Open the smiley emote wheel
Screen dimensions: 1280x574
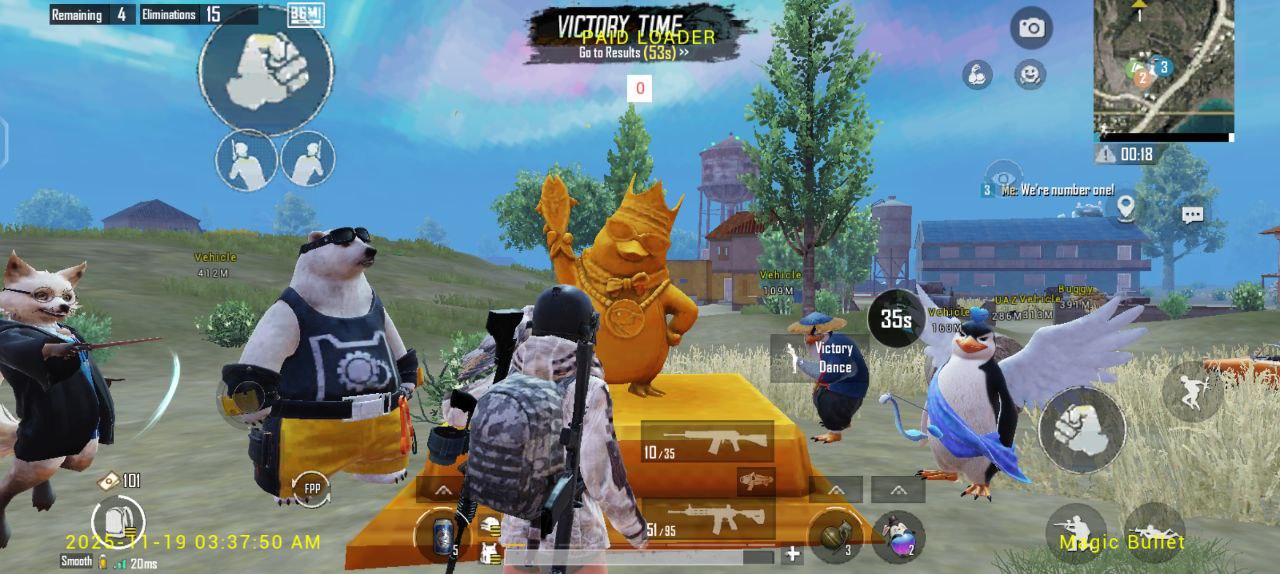[1029, 74]
